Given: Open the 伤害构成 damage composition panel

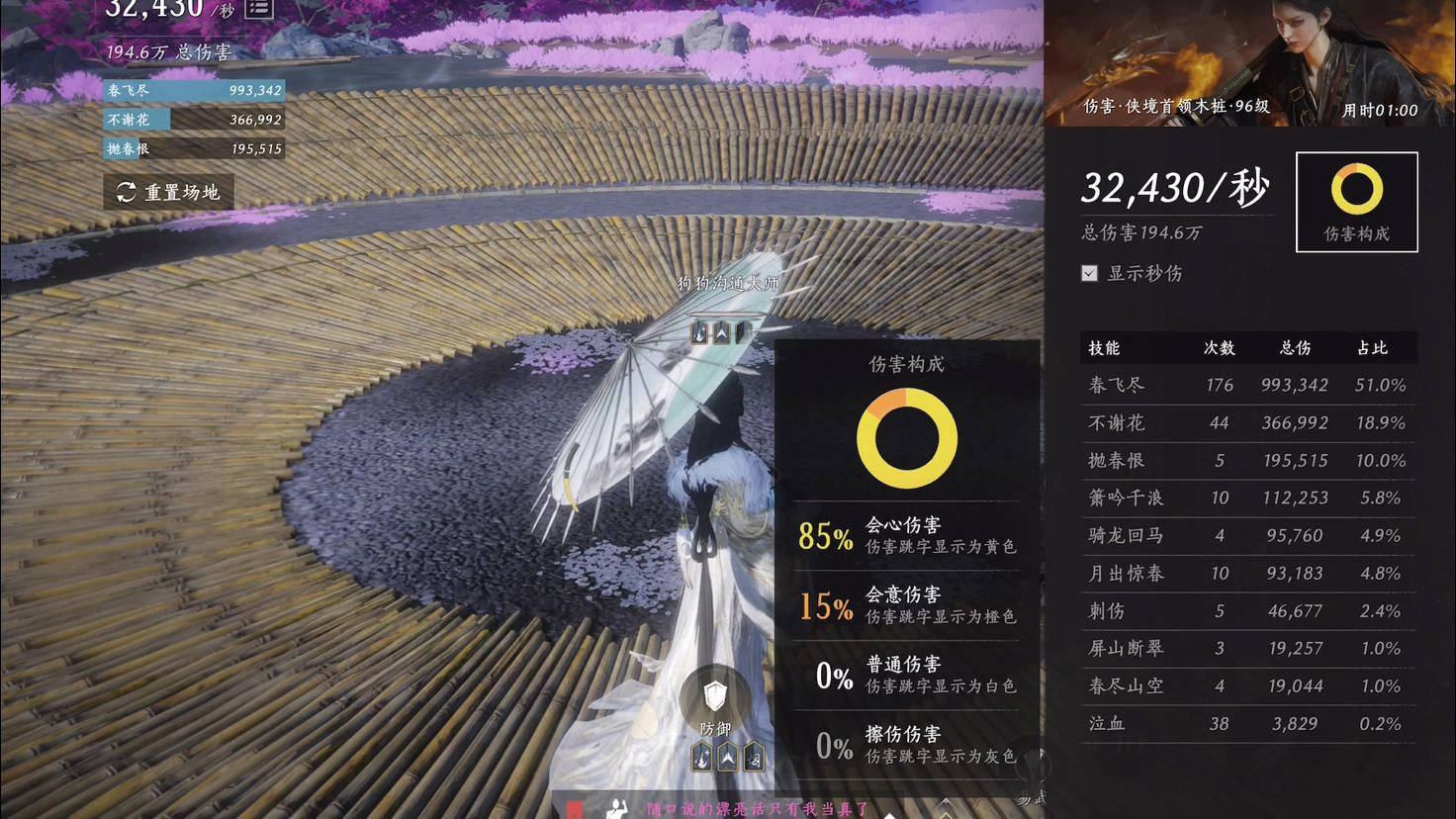Looking at the screenshot, I should (1356, 202).
